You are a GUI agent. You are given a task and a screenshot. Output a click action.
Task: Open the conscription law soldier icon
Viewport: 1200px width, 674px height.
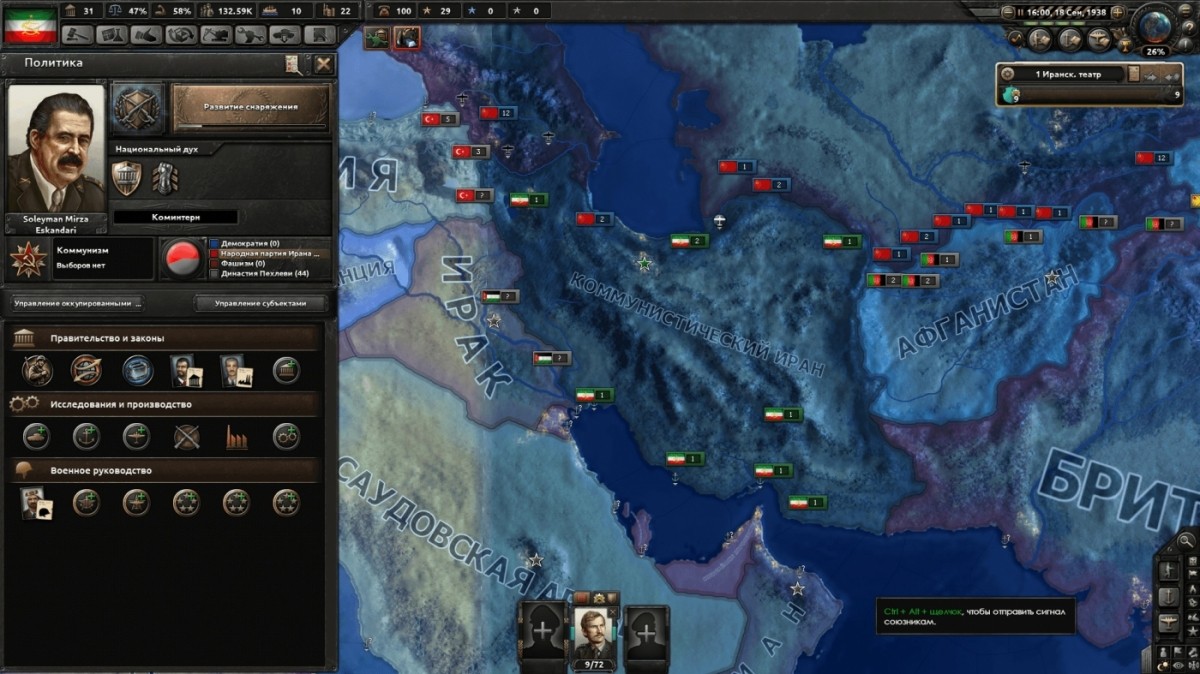(37, 371)
